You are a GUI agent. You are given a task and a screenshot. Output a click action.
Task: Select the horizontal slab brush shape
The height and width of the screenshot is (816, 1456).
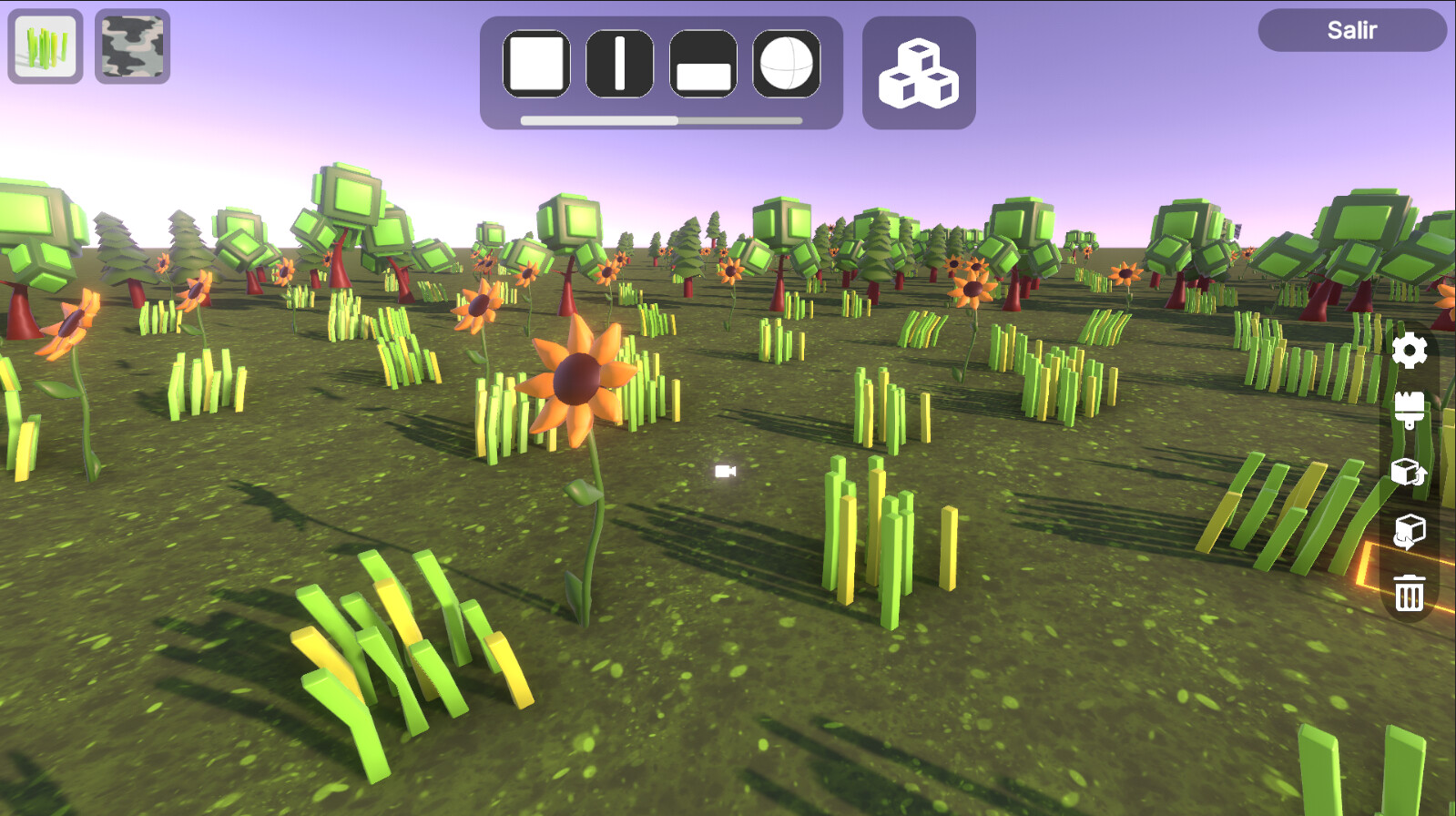point(702,64)
